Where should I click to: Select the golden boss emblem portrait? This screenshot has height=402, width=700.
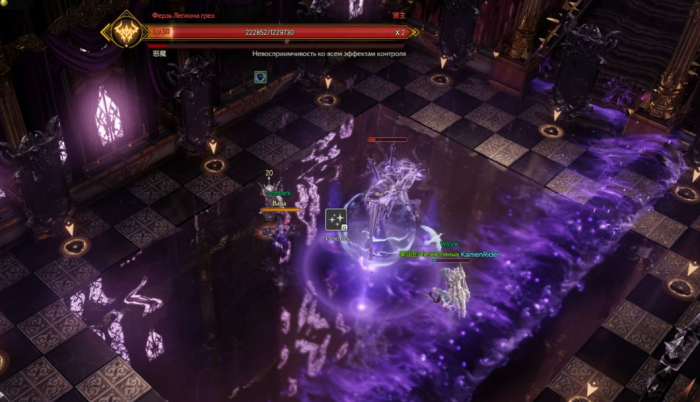(128, 31)
